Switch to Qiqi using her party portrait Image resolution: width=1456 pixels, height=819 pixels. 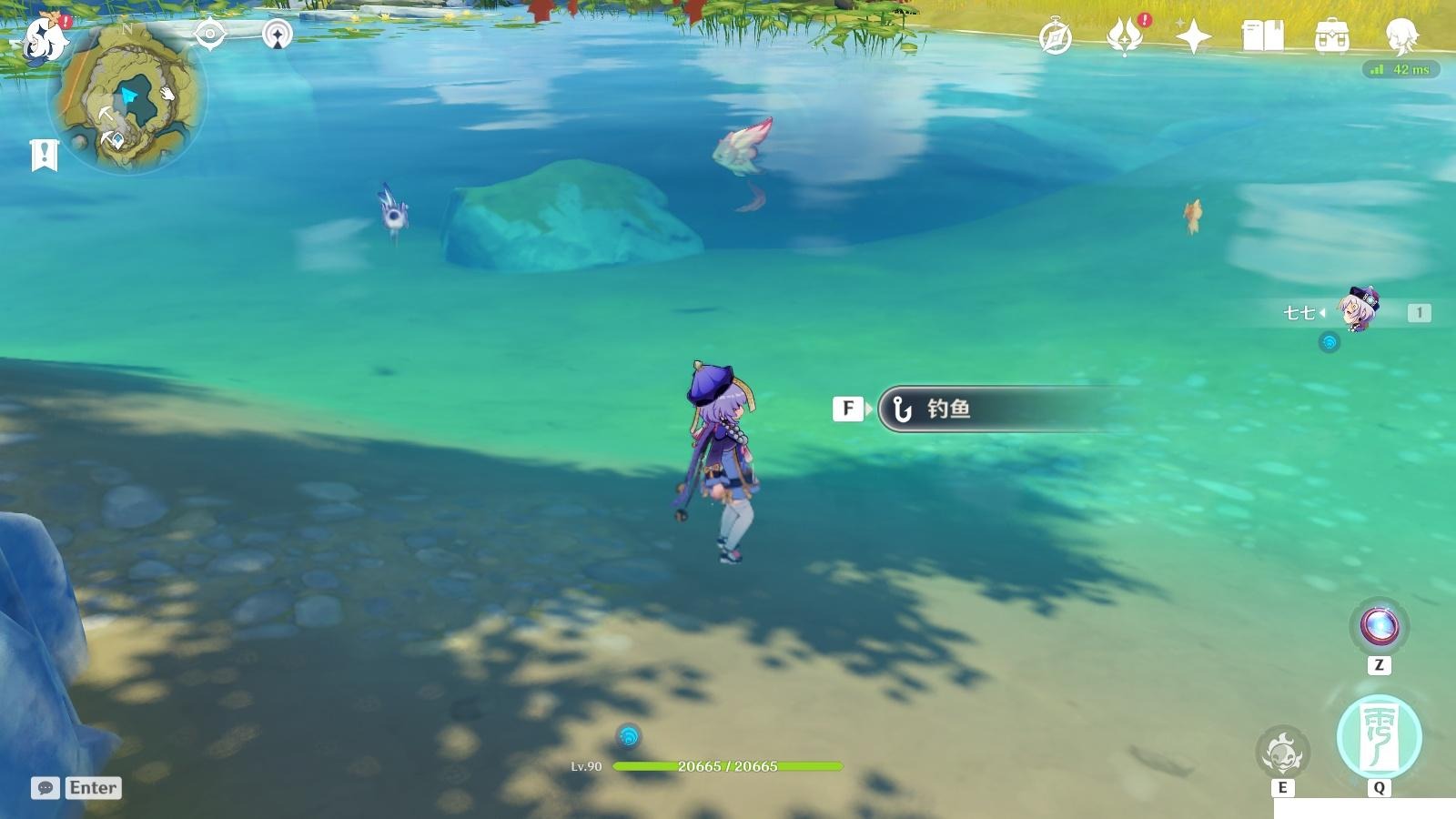(1358, 311)
